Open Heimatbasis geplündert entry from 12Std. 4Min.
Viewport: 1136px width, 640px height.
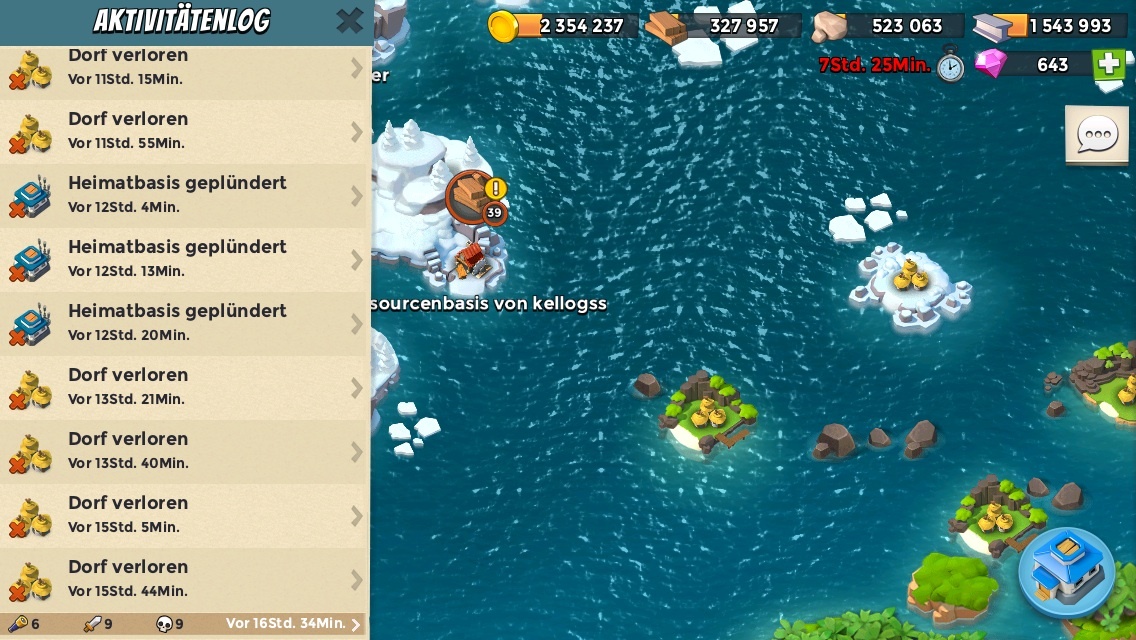coord(185,195)
